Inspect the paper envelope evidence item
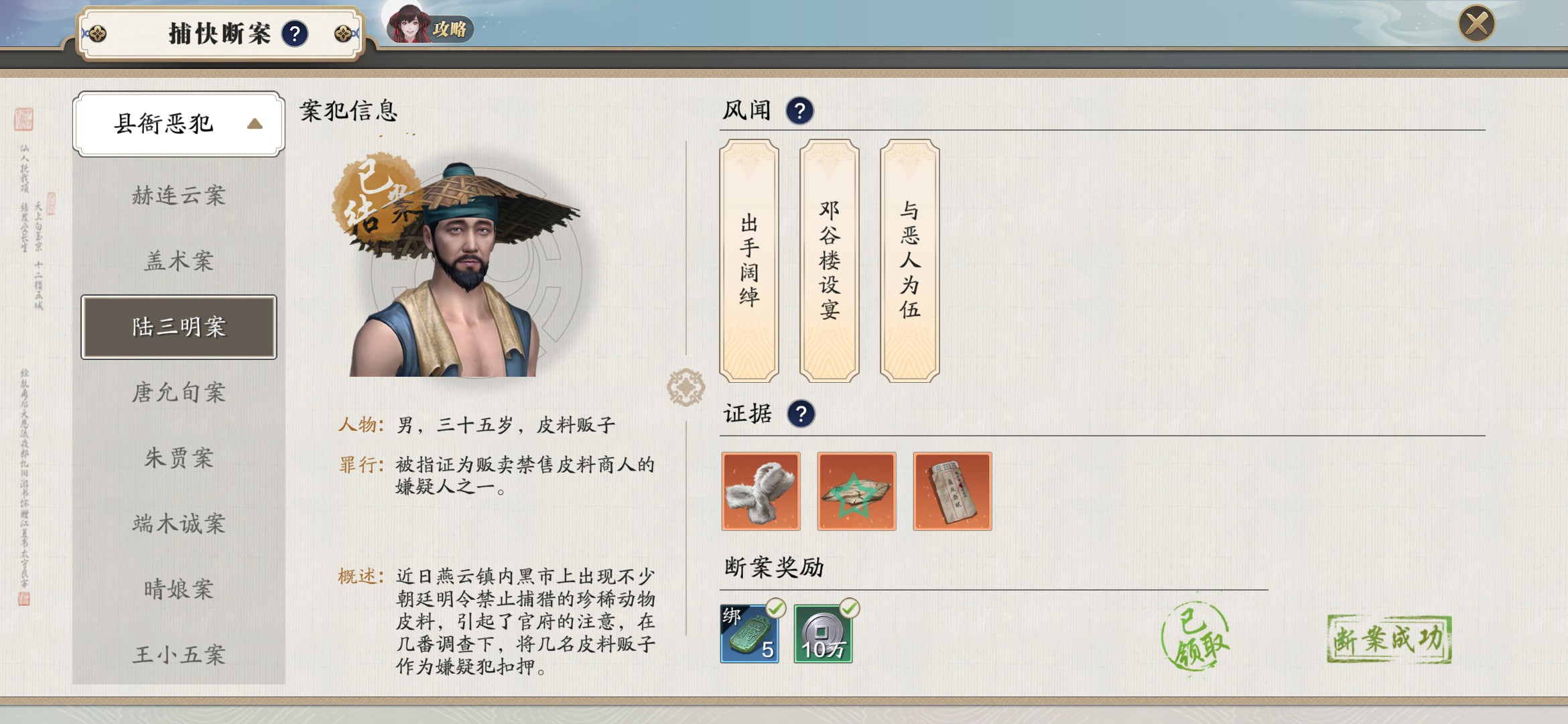 point(952,491)
